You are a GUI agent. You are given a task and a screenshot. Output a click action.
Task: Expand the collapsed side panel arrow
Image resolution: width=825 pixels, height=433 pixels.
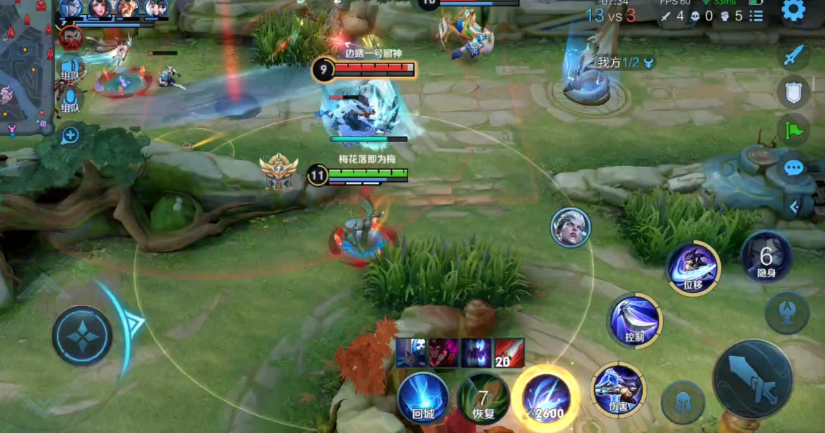pyautogui.click(x=795, y=206)
